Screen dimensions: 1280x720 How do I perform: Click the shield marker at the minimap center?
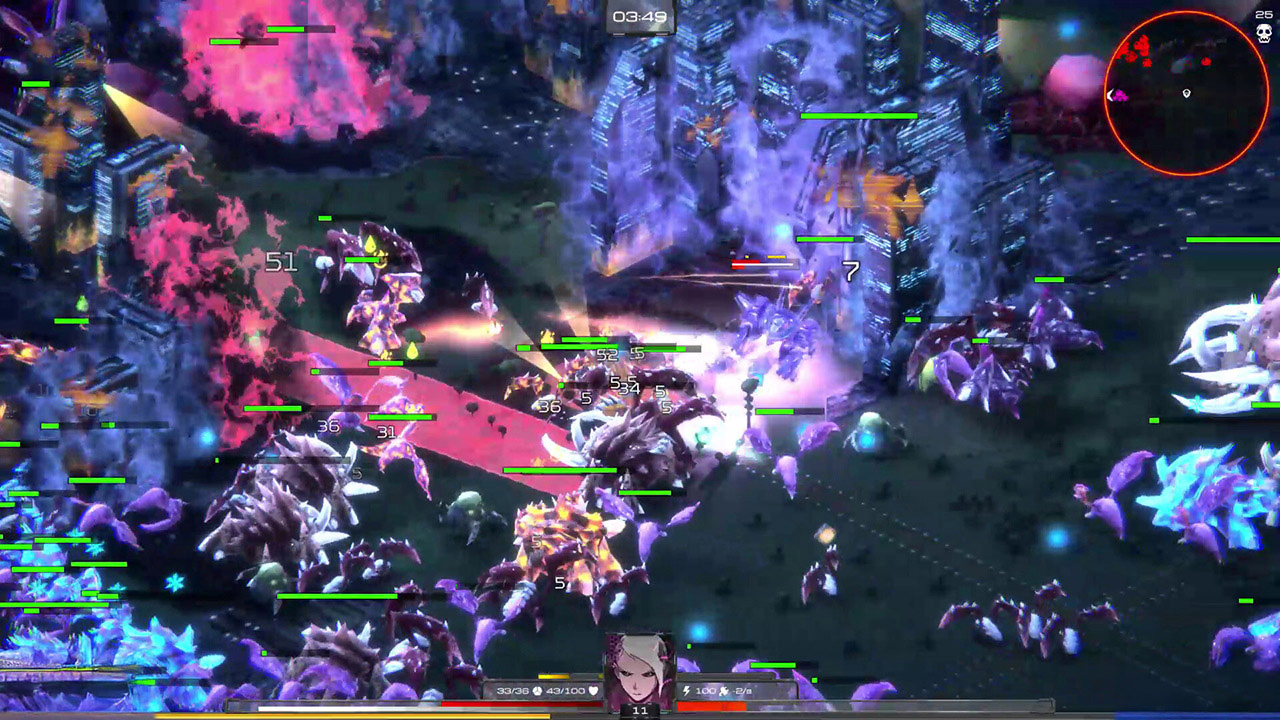(1186, 93)
